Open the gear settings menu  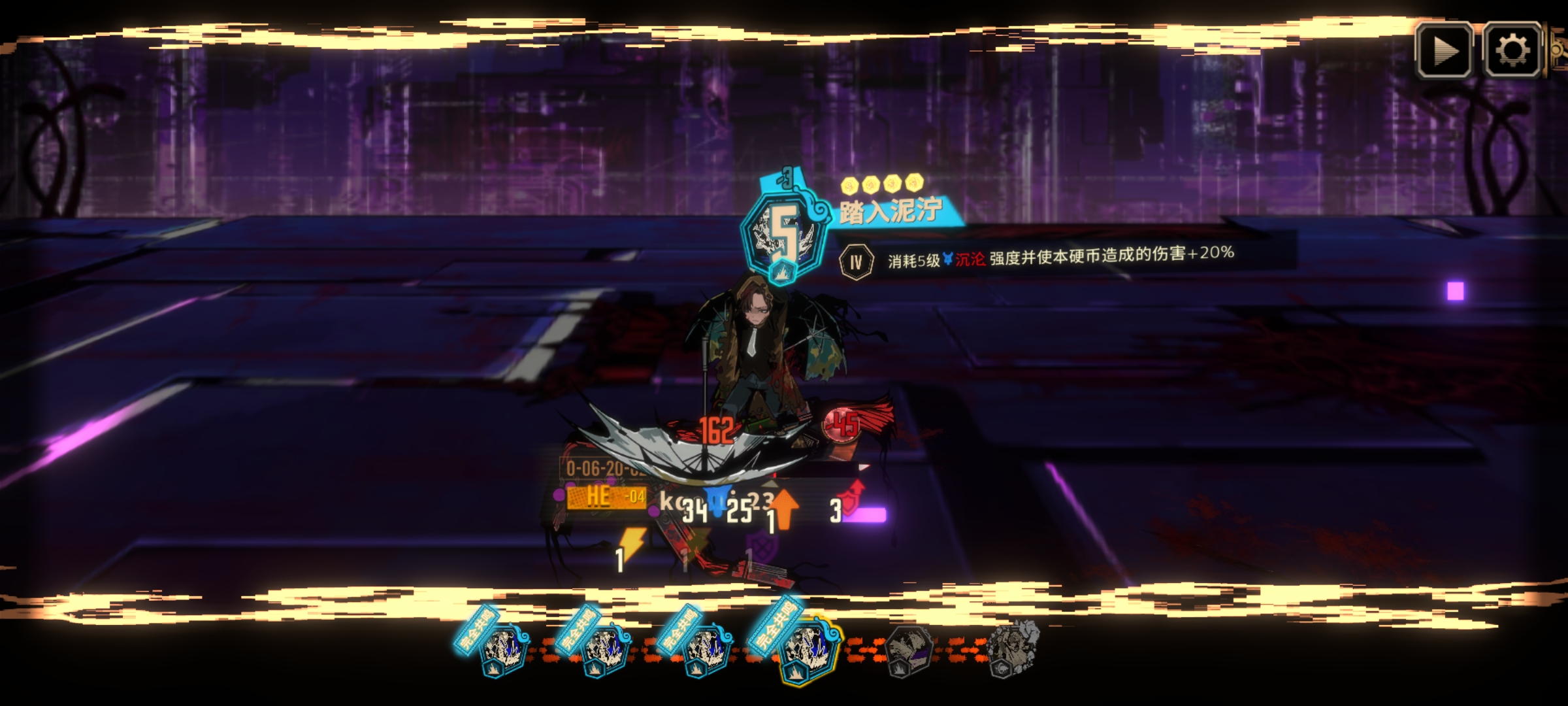point(1512,51)
